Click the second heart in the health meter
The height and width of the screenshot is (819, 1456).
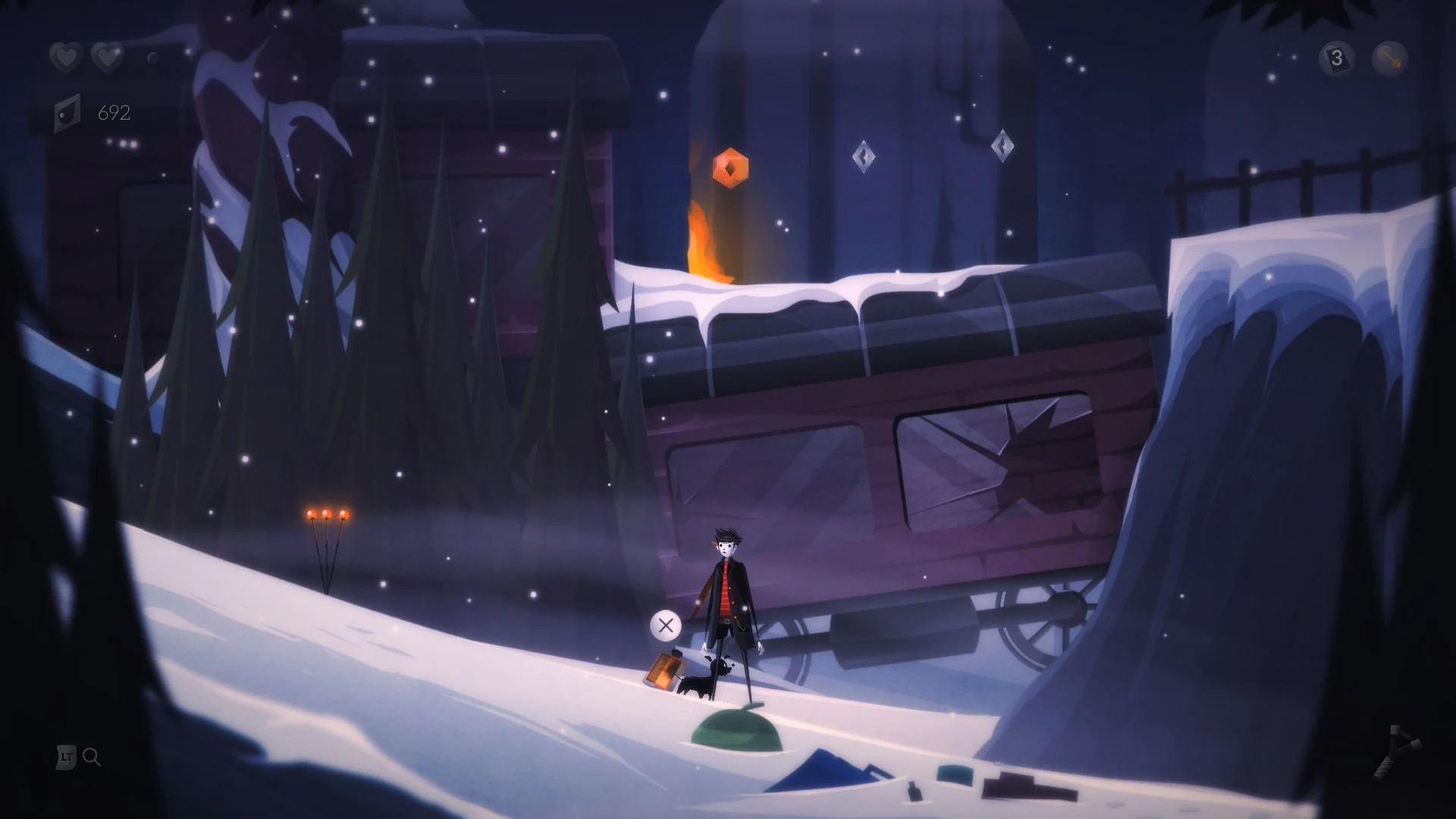108,57
